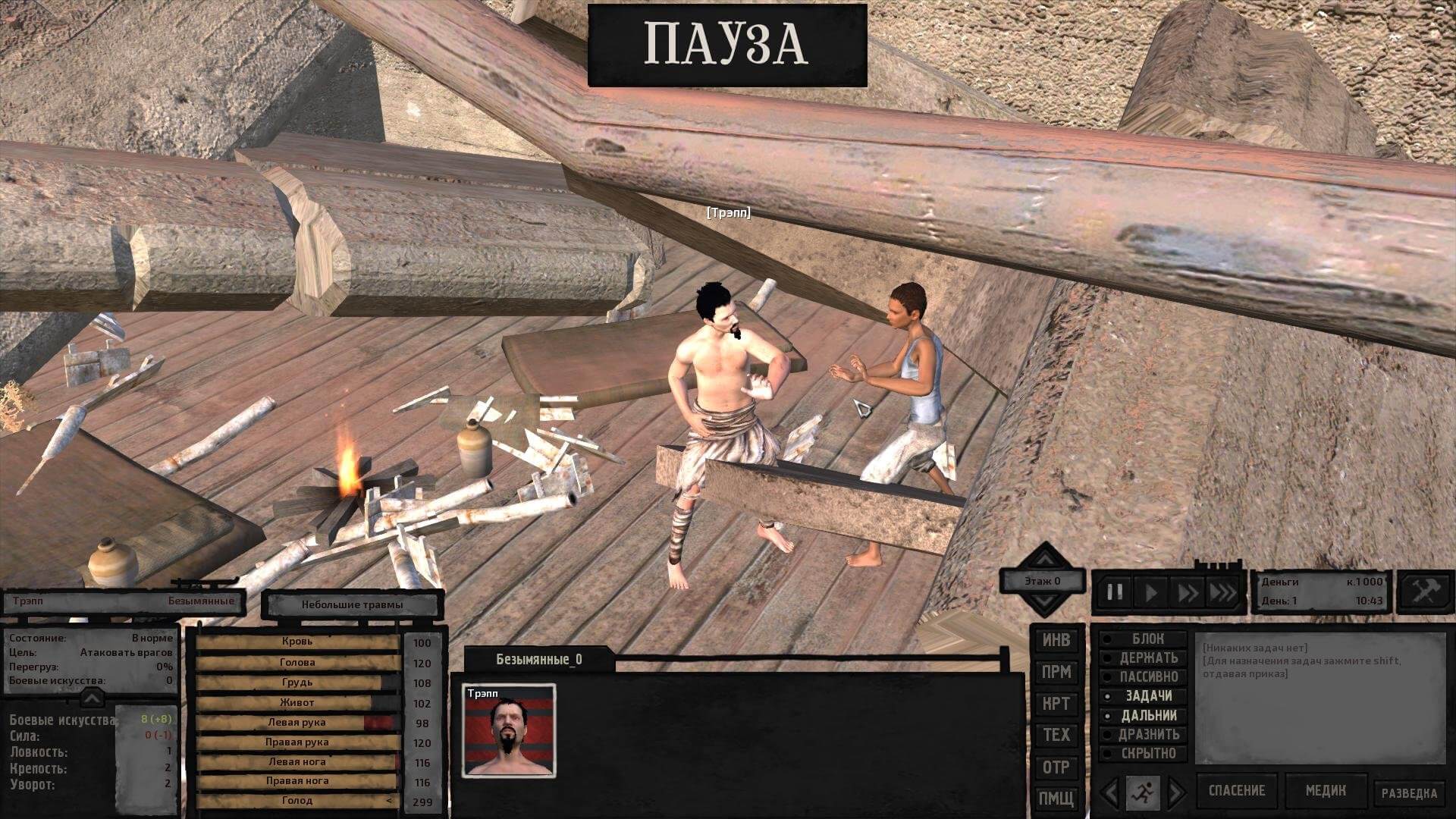Viewport: 1456px width, 819px height.
Task: Click the РАЗВЕДКА scouting button
Action: point(1408,793)
